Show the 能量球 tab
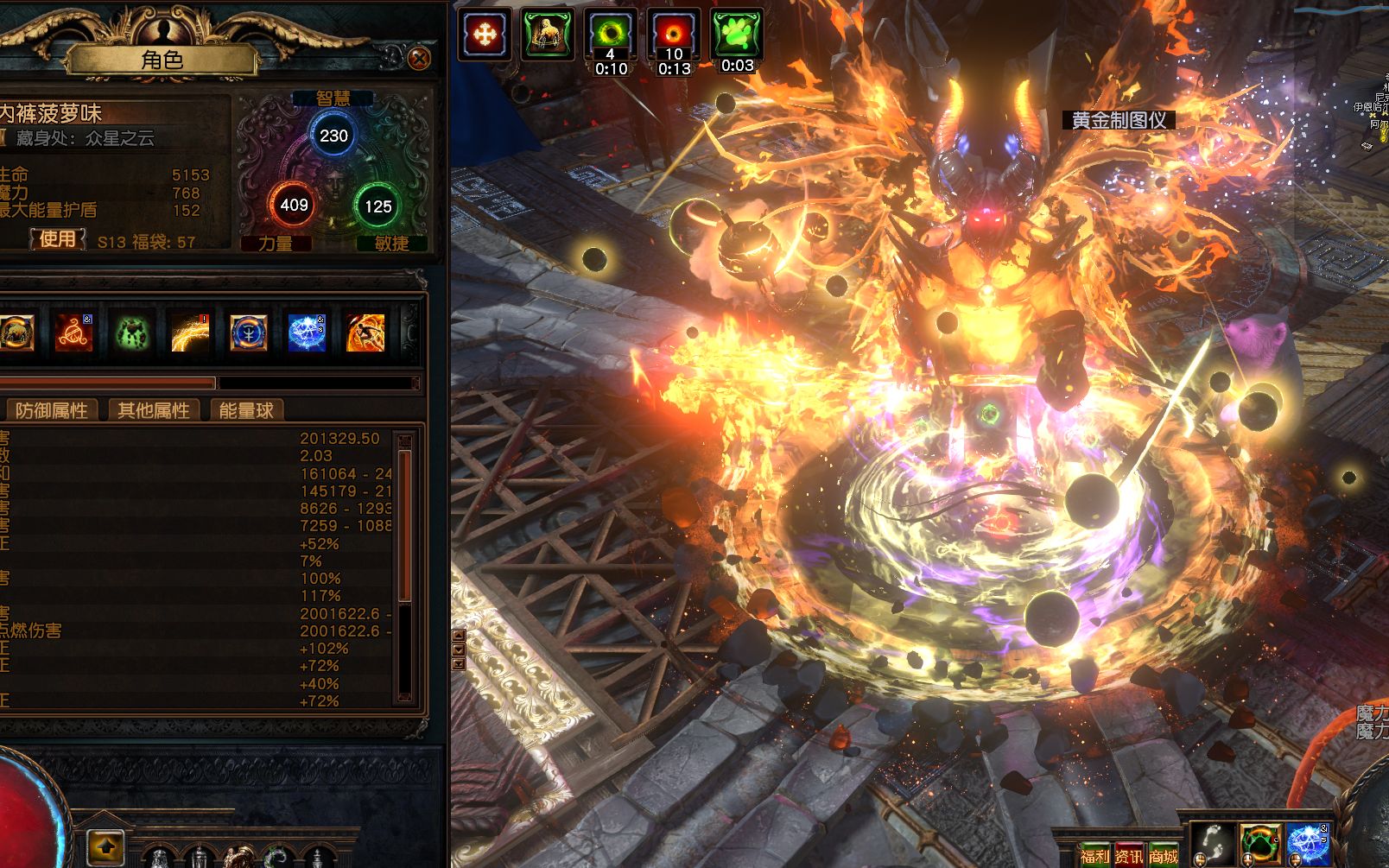Viewport: 1389px width, 868px height. (246, 410)
